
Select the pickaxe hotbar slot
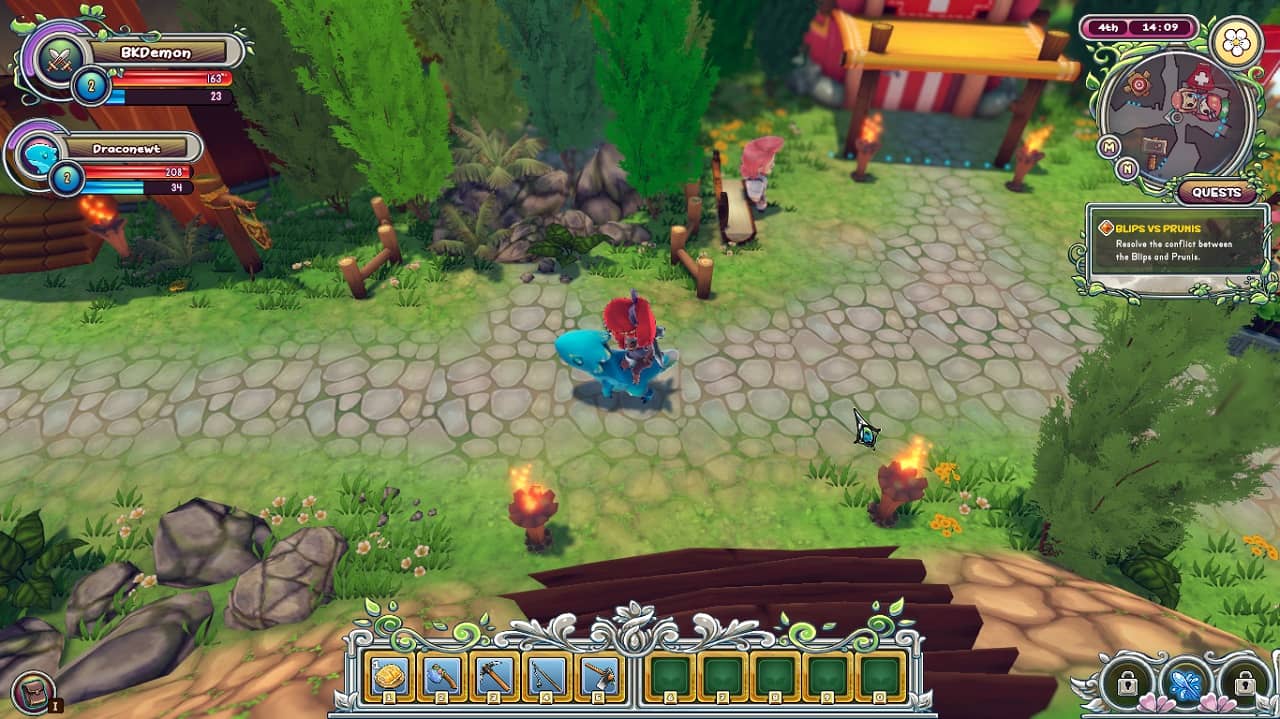coord(494,677)
